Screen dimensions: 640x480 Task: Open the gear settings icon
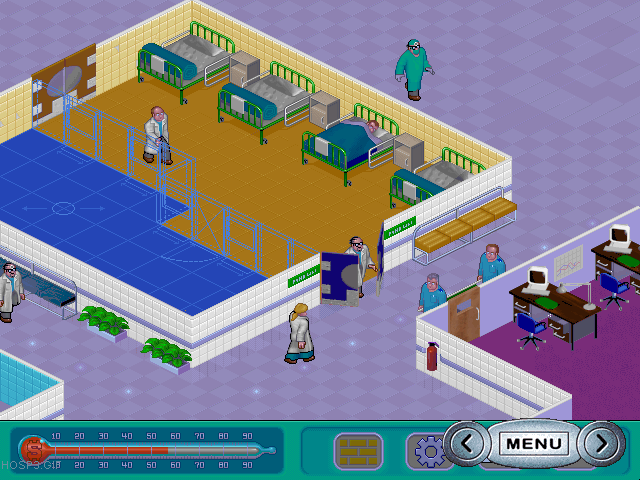click(x=430, y=452)
